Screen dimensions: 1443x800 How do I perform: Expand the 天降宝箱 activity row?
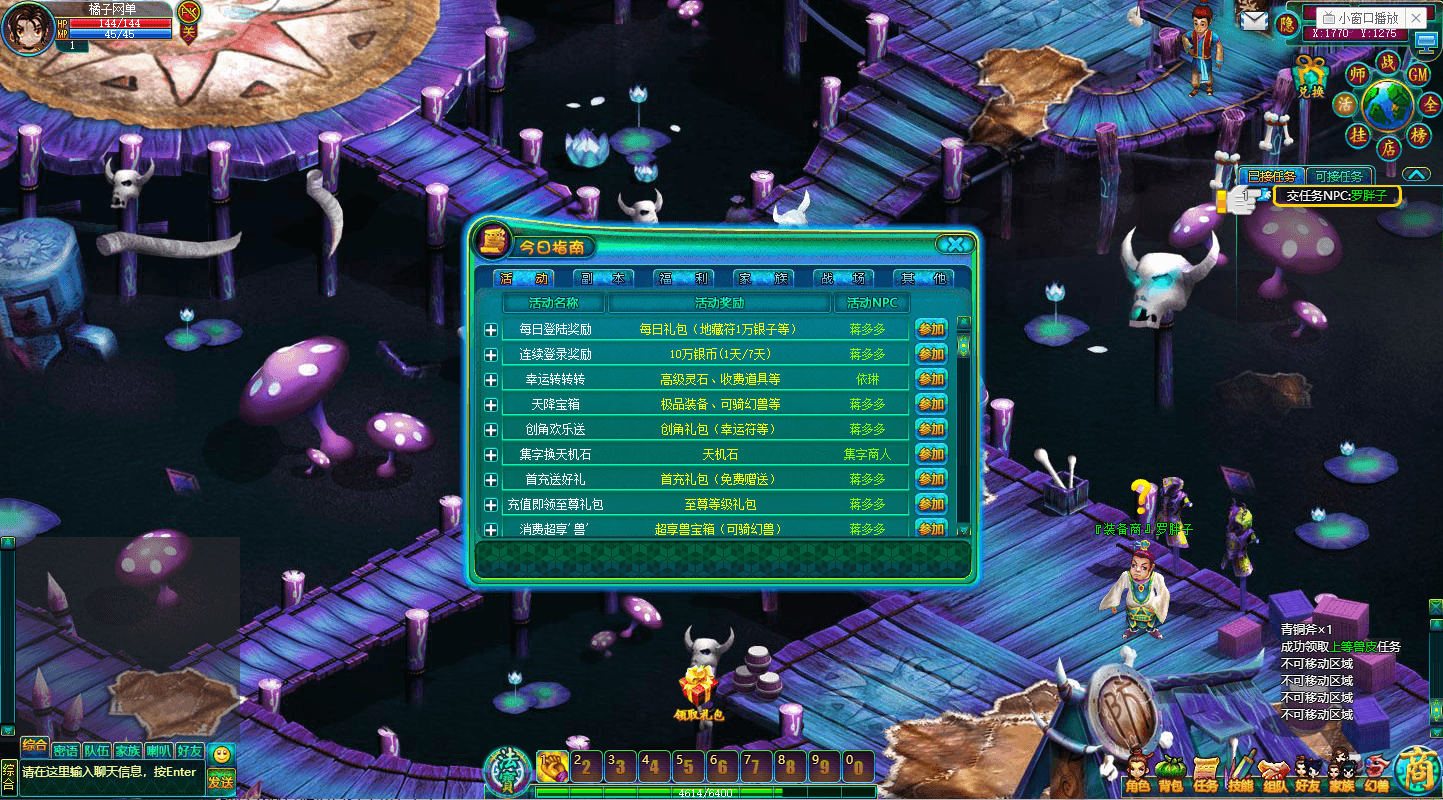pyautogui.click(x=491, y=405)
